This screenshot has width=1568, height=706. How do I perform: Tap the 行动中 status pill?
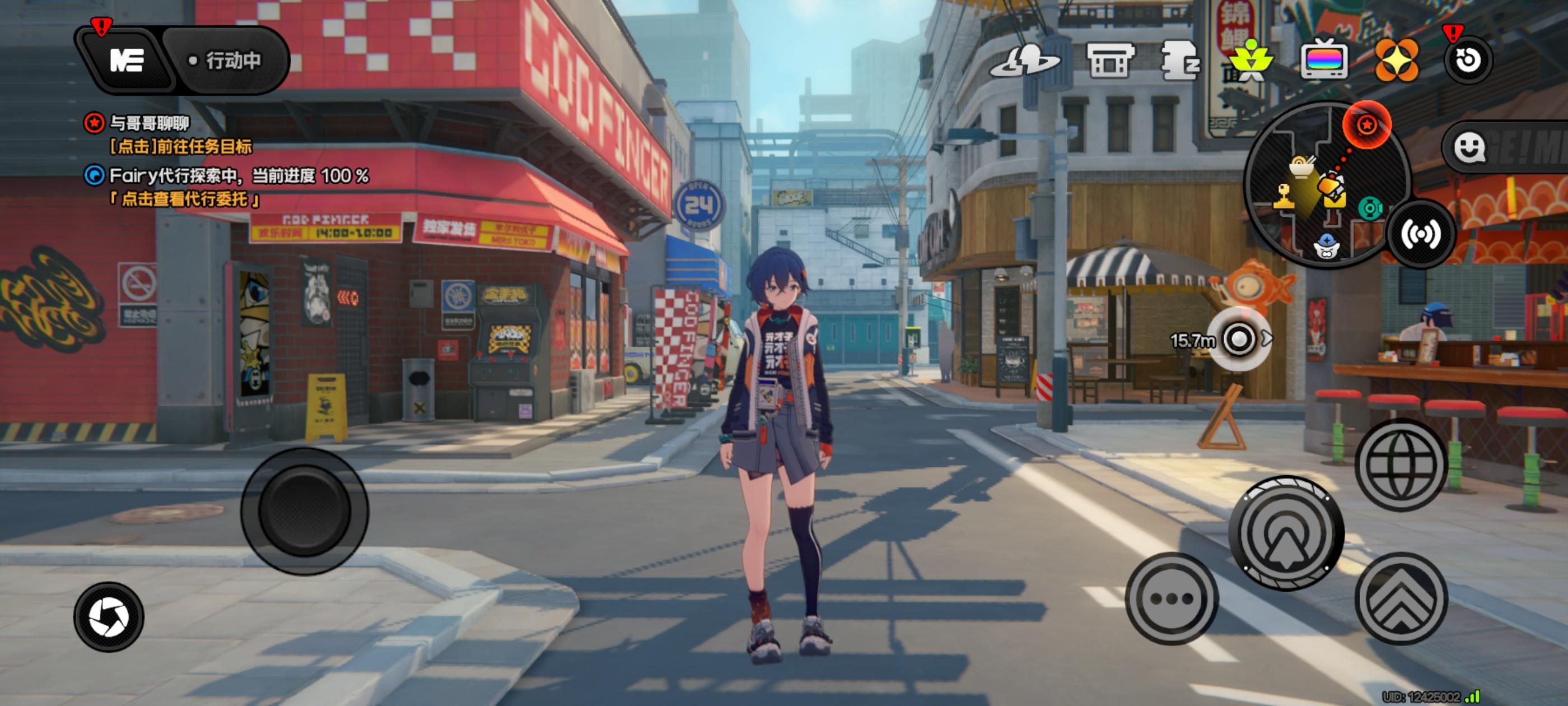click(226, 61)
